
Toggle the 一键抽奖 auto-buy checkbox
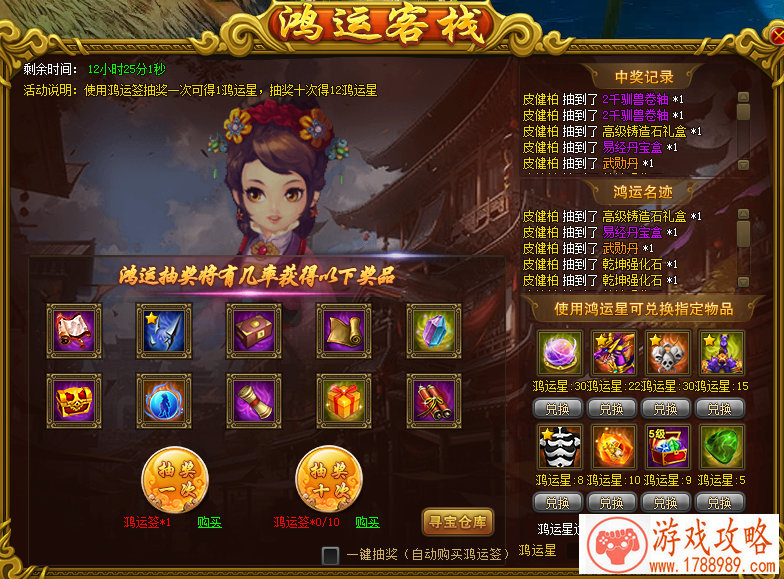coord(331,555)
